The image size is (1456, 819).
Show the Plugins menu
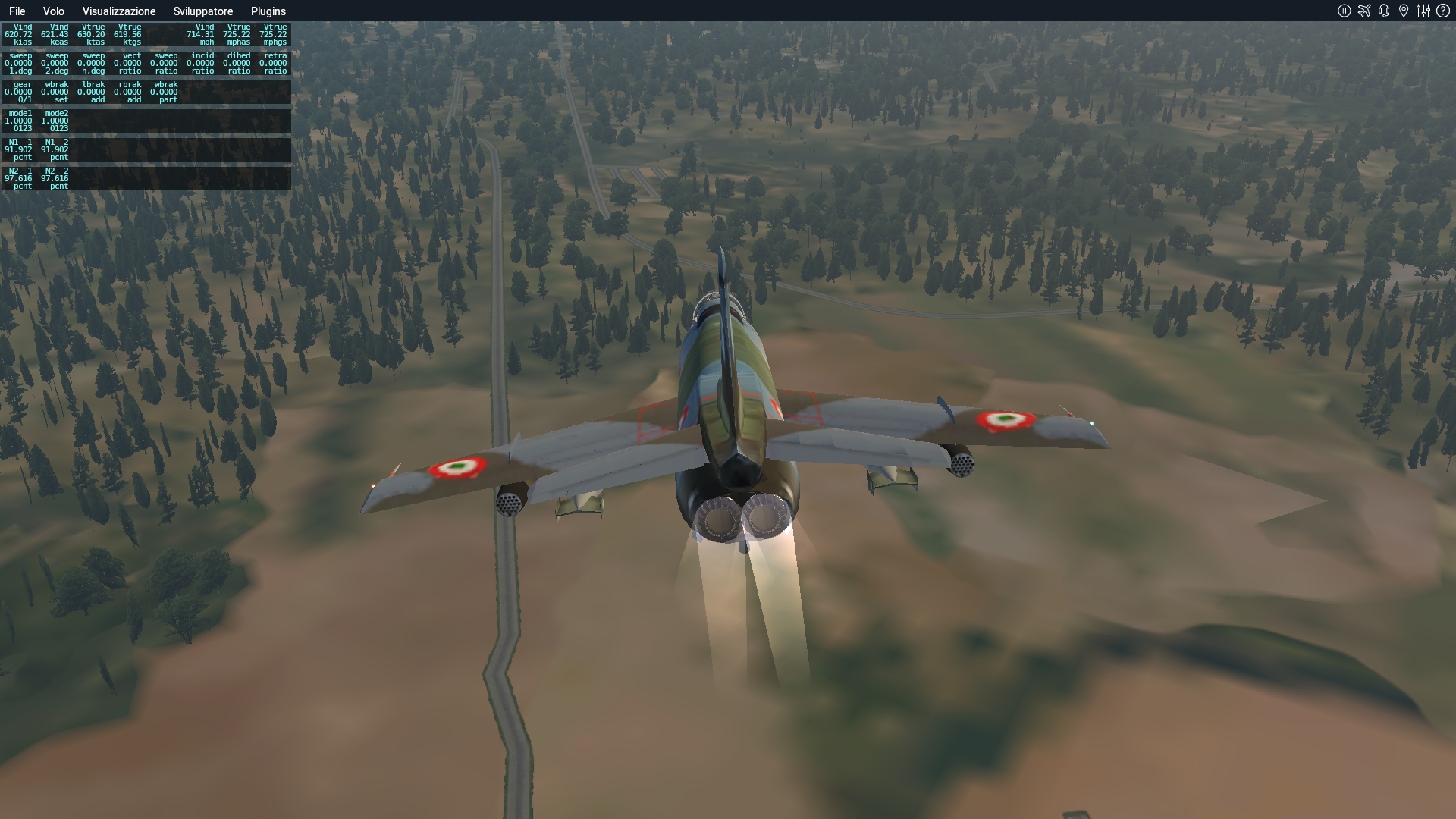pos(268,11)
